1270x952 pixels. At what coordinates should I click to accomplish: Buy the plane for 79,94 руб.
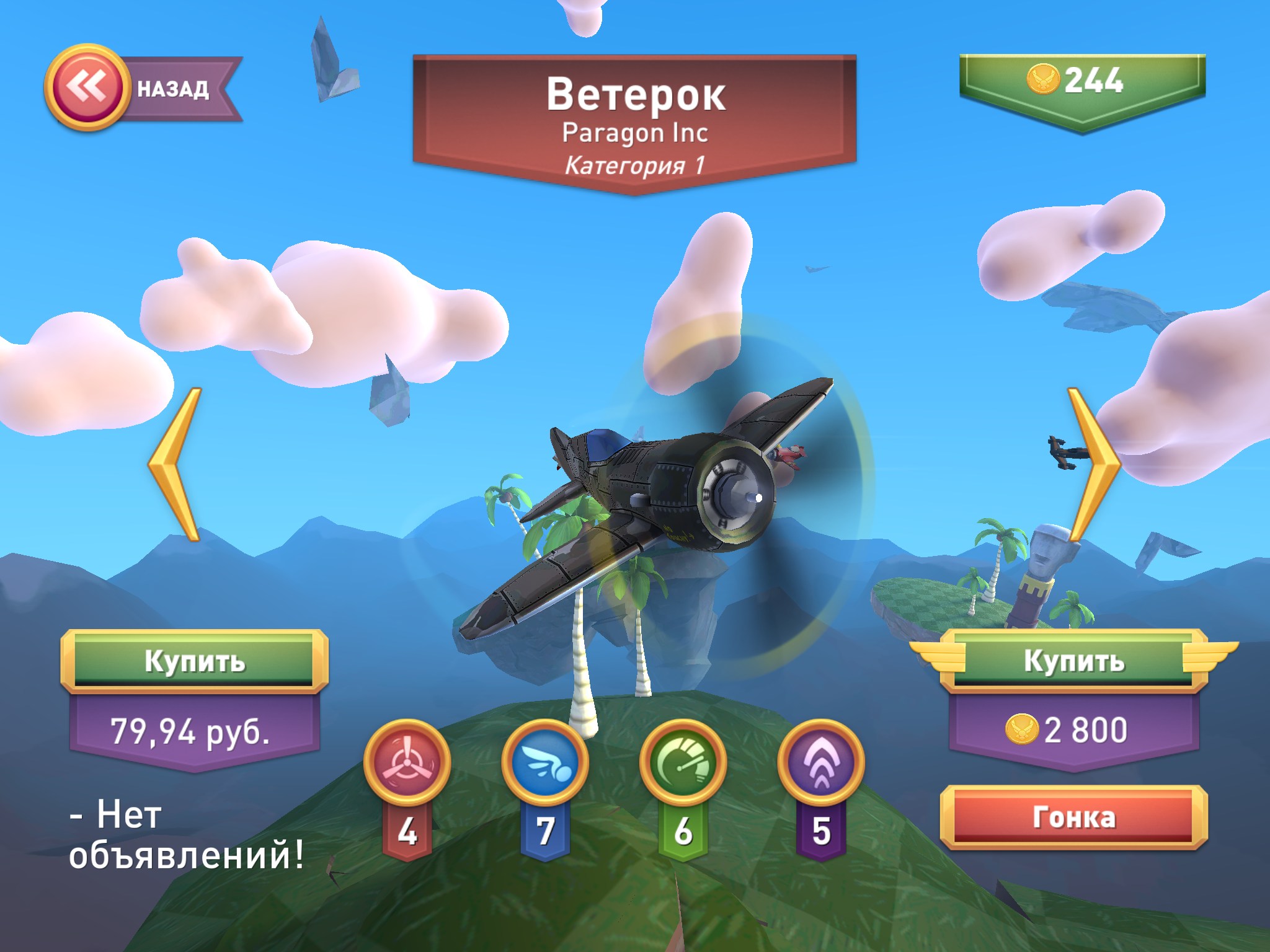coord(194,661)
